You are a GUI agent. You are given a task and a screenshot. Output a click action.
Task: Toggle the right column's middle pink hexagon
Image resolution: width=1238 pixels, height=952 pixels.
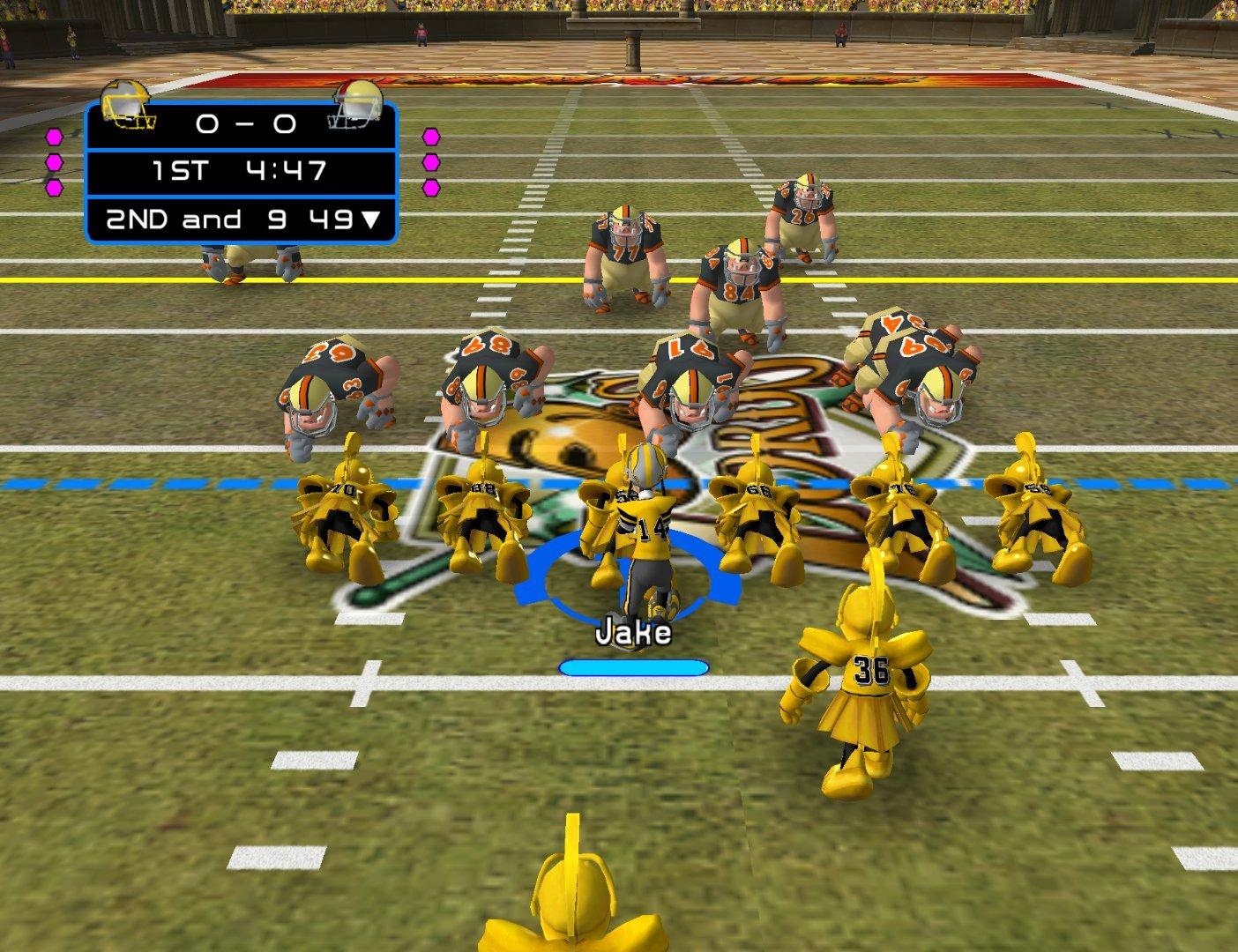[x=430, y=164]
